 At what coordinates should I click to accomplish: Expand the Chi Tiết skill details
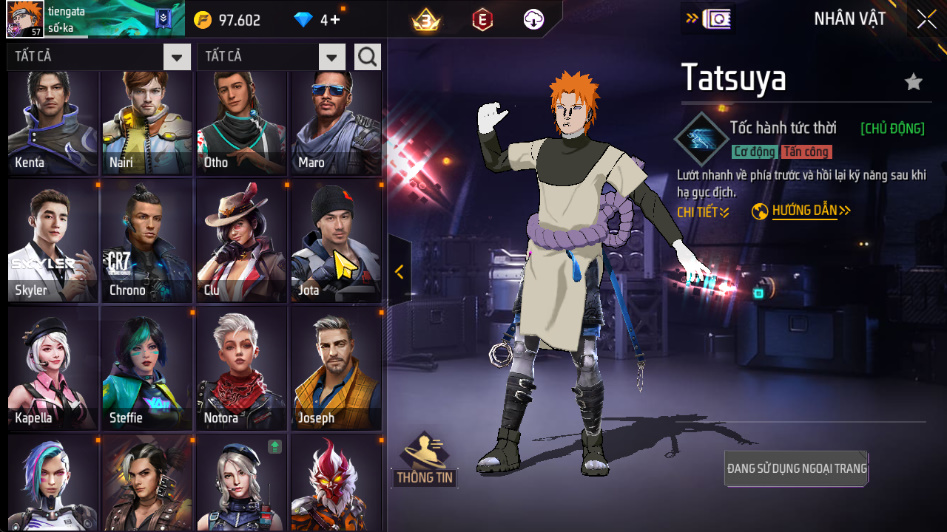coord(703,212)
